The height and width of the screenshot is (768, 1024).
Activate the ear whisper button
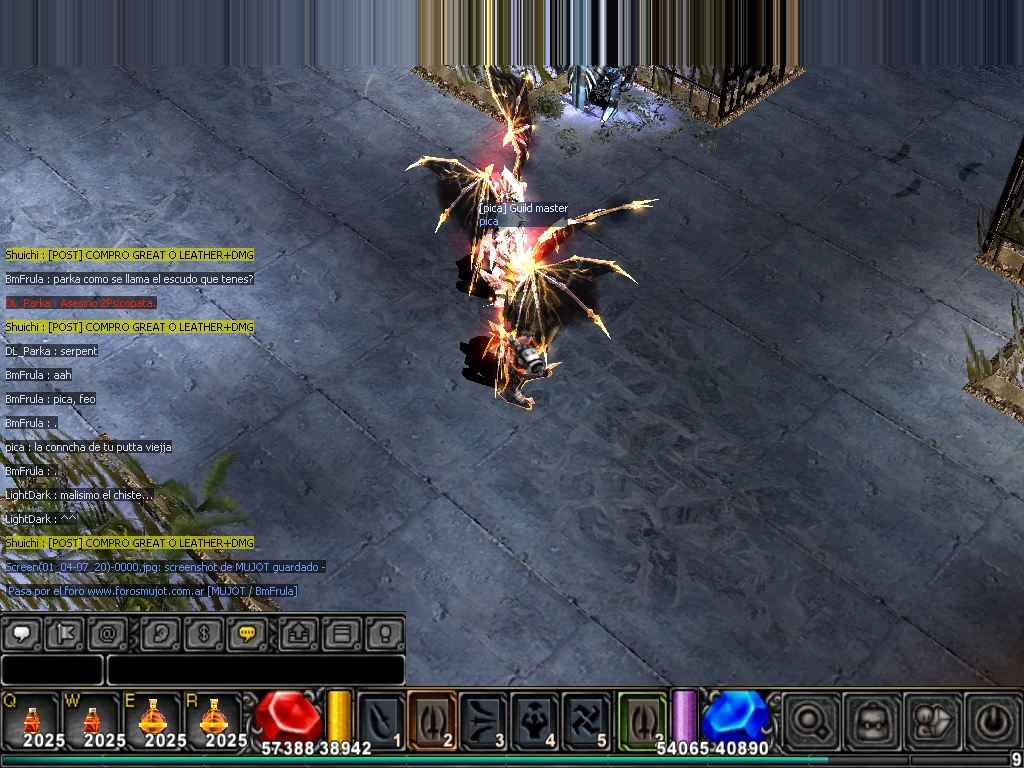tap(159, 633)
